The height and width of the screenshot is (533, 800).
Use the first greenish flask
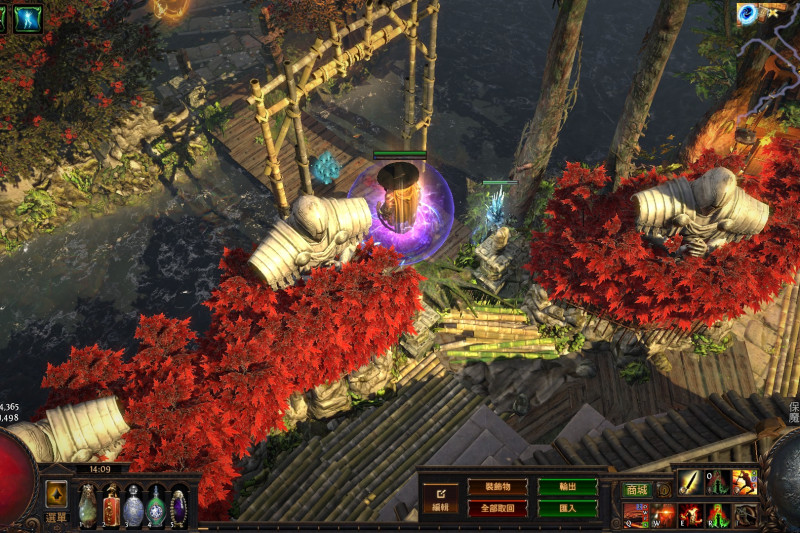tap(88, 506)
